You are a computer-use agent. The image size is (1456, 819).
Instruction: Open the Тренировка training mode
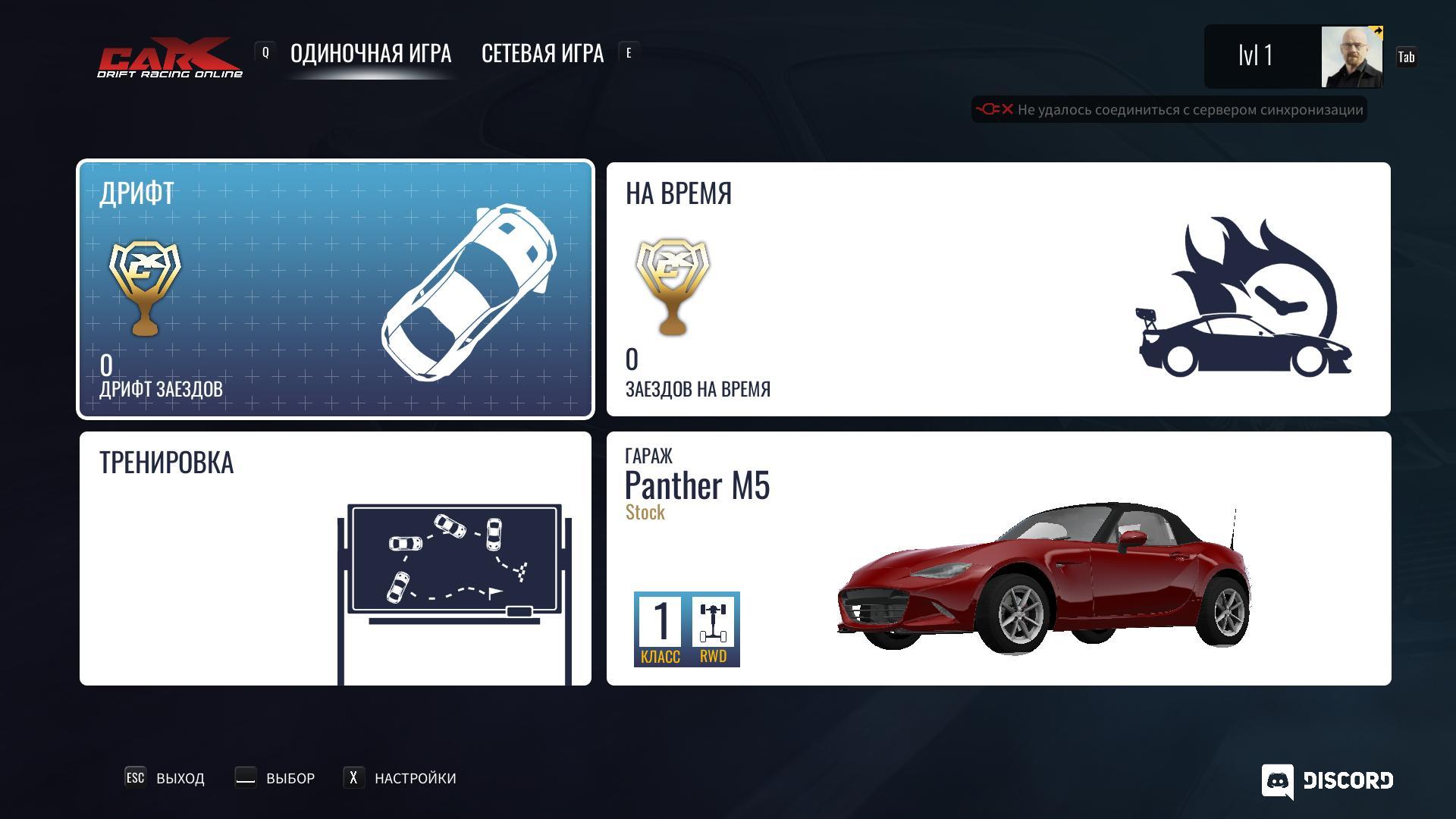coord(335,558)
